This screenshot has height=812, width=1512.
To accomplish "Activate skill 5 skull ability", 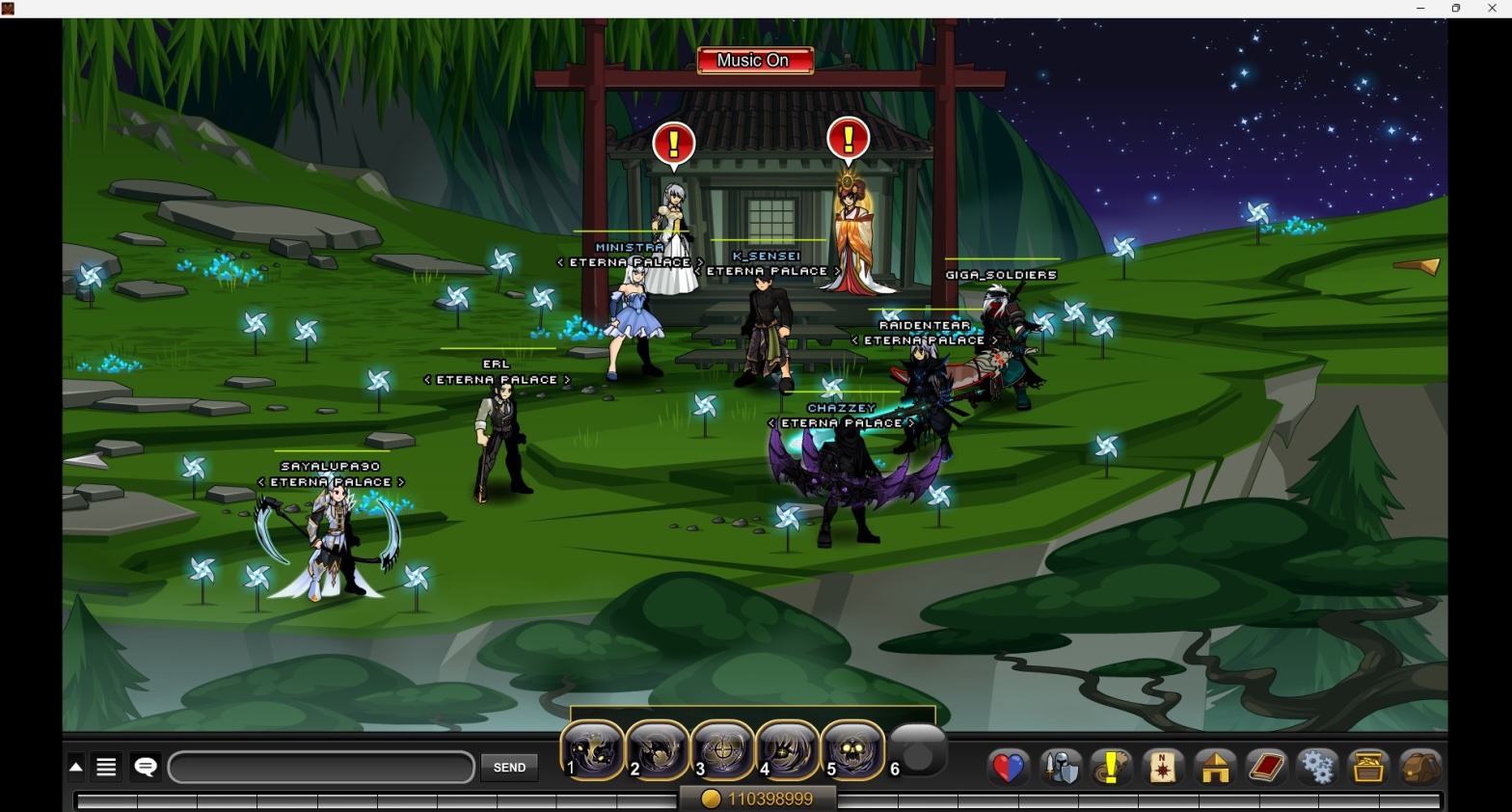I will [x=853, y=749].
